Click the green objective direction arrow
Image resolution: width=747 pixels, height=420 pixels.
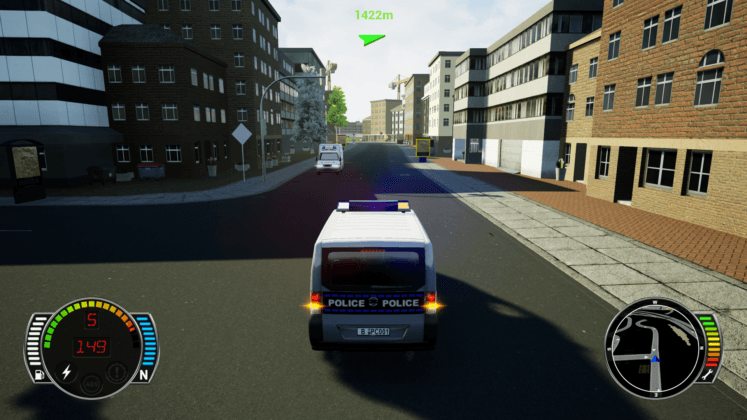click(x=372, y=39)
